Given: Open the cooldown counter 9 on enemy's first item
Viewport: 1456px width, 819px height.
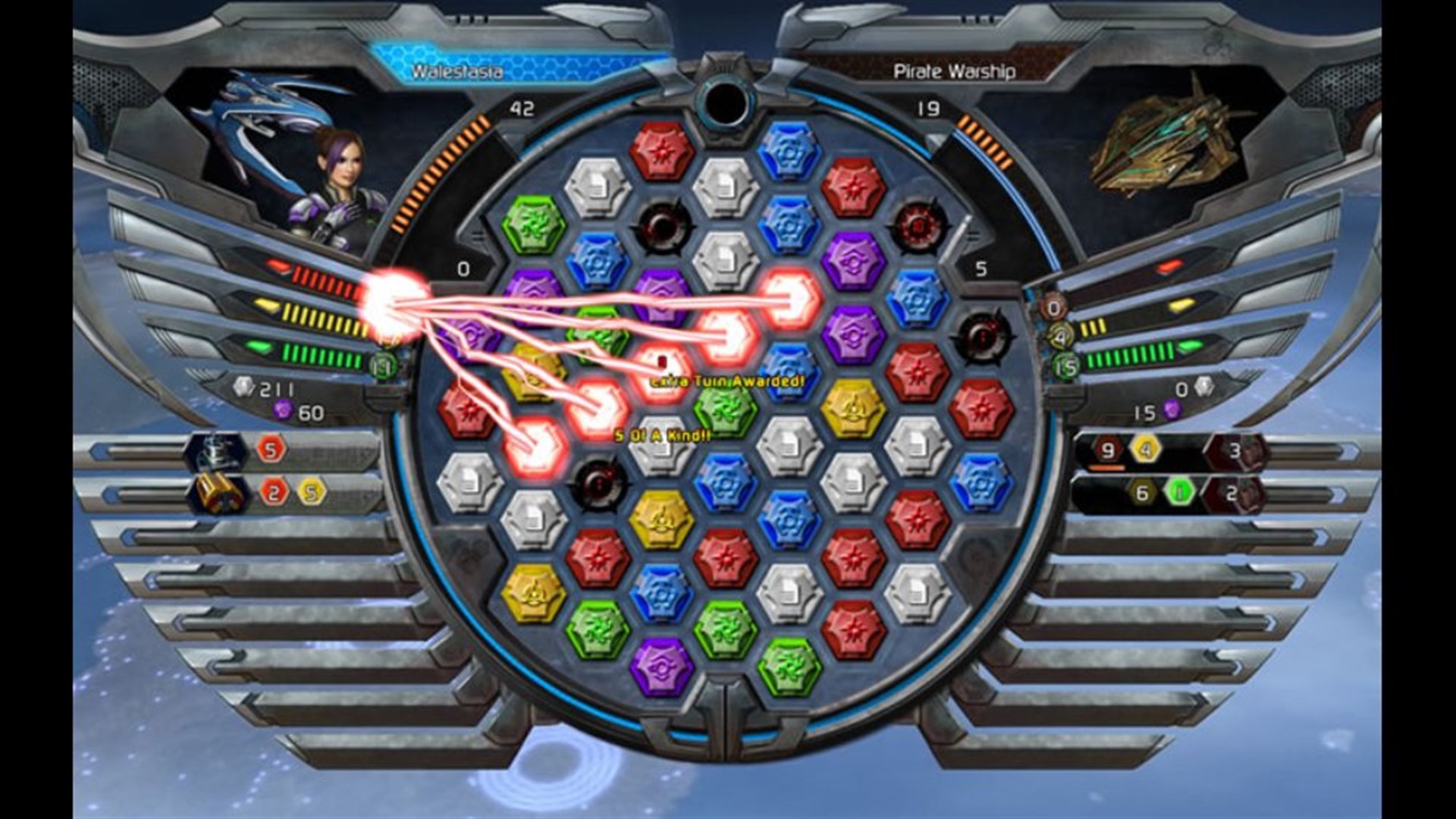Looking at the screenshot, I should [1108, 450].
